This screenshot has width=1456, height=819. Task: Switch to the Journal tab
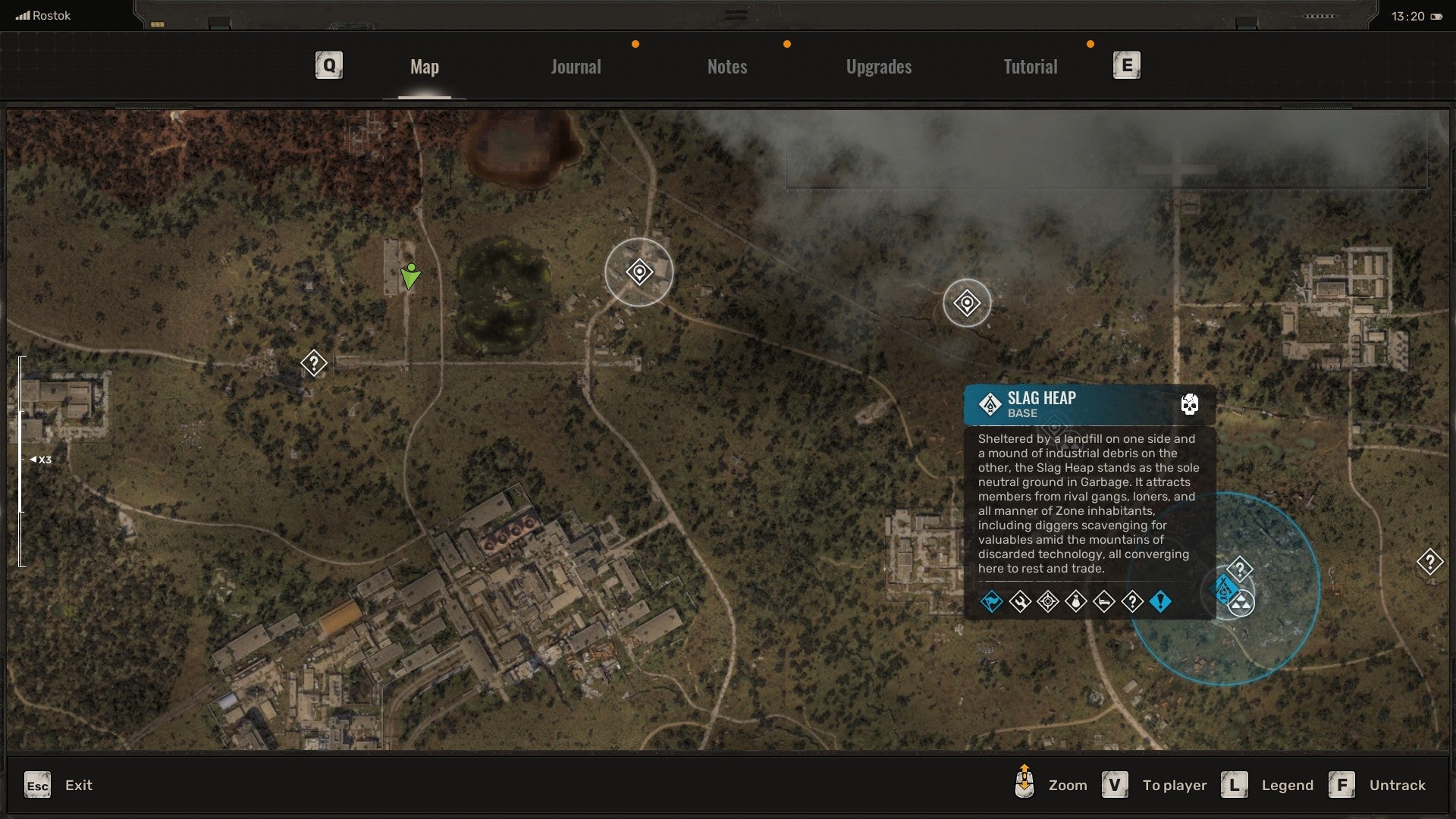tap(576, 67)
